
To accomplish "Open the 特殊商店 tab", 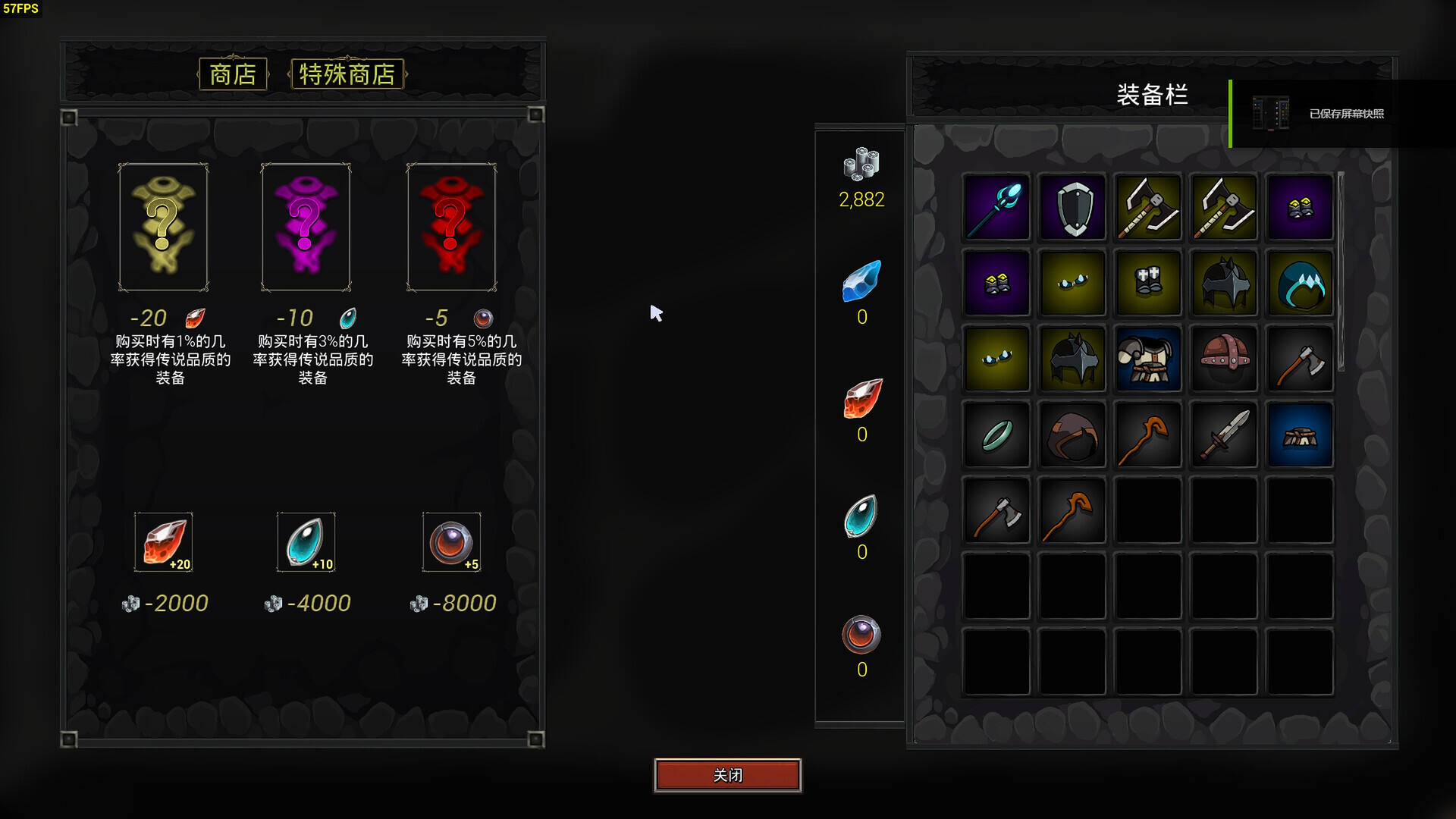I will (347, 74).
